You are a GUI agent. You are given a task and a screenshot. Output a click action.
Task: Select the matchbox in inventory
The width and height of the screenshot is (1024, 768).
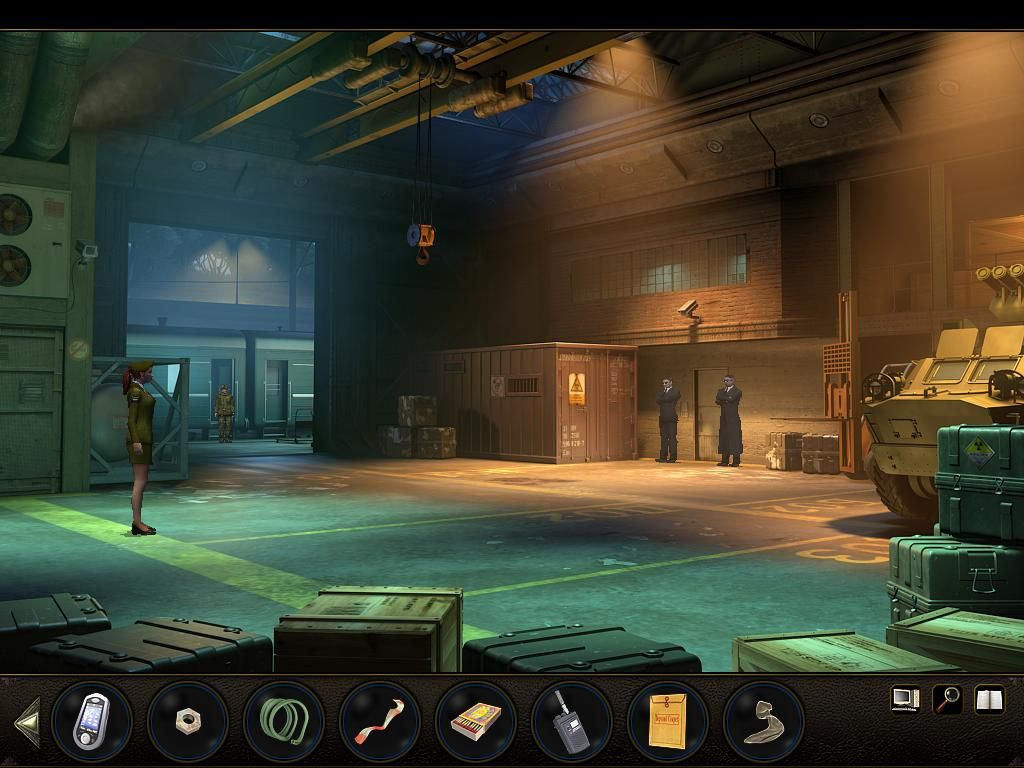click(475, 720)
